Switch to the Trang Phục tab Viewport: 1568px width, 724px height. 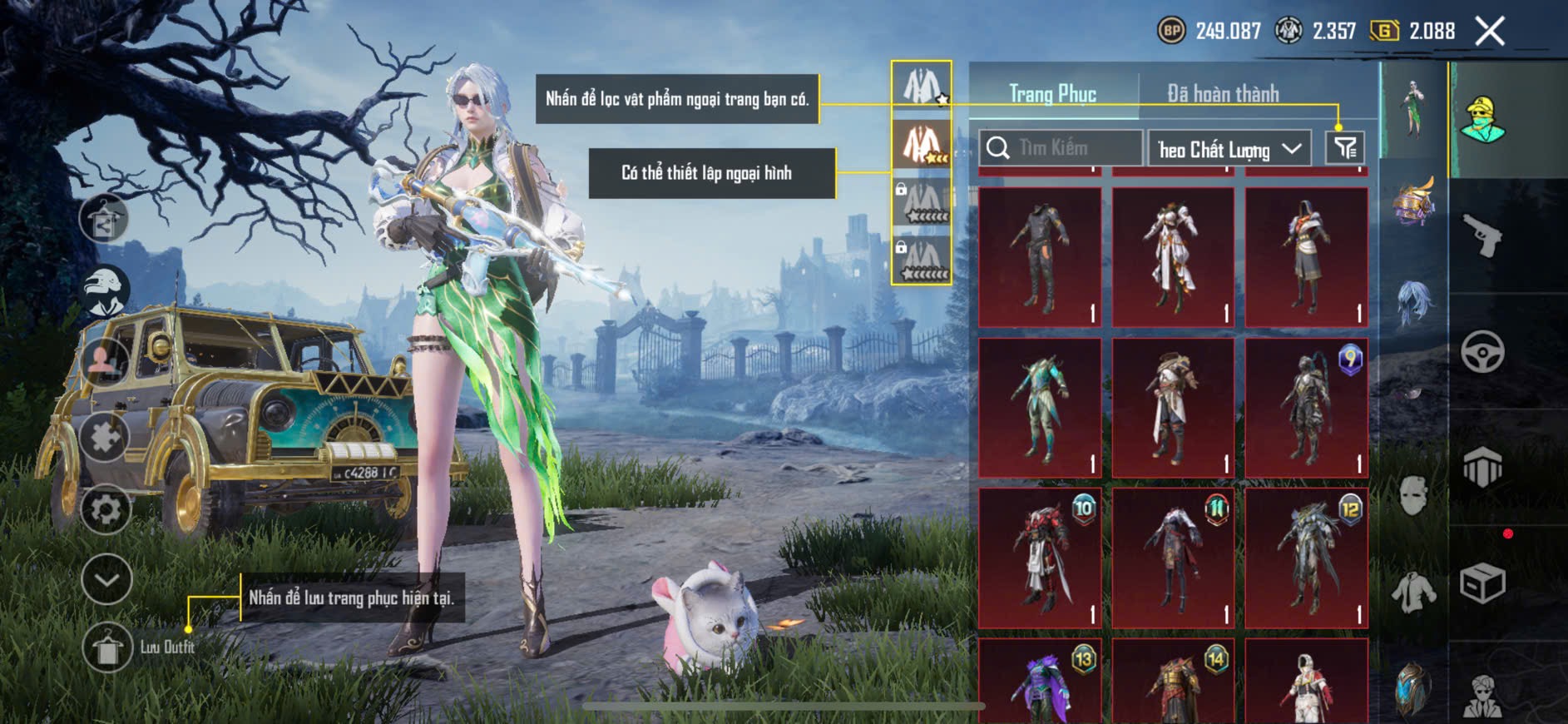[1052, 93]
